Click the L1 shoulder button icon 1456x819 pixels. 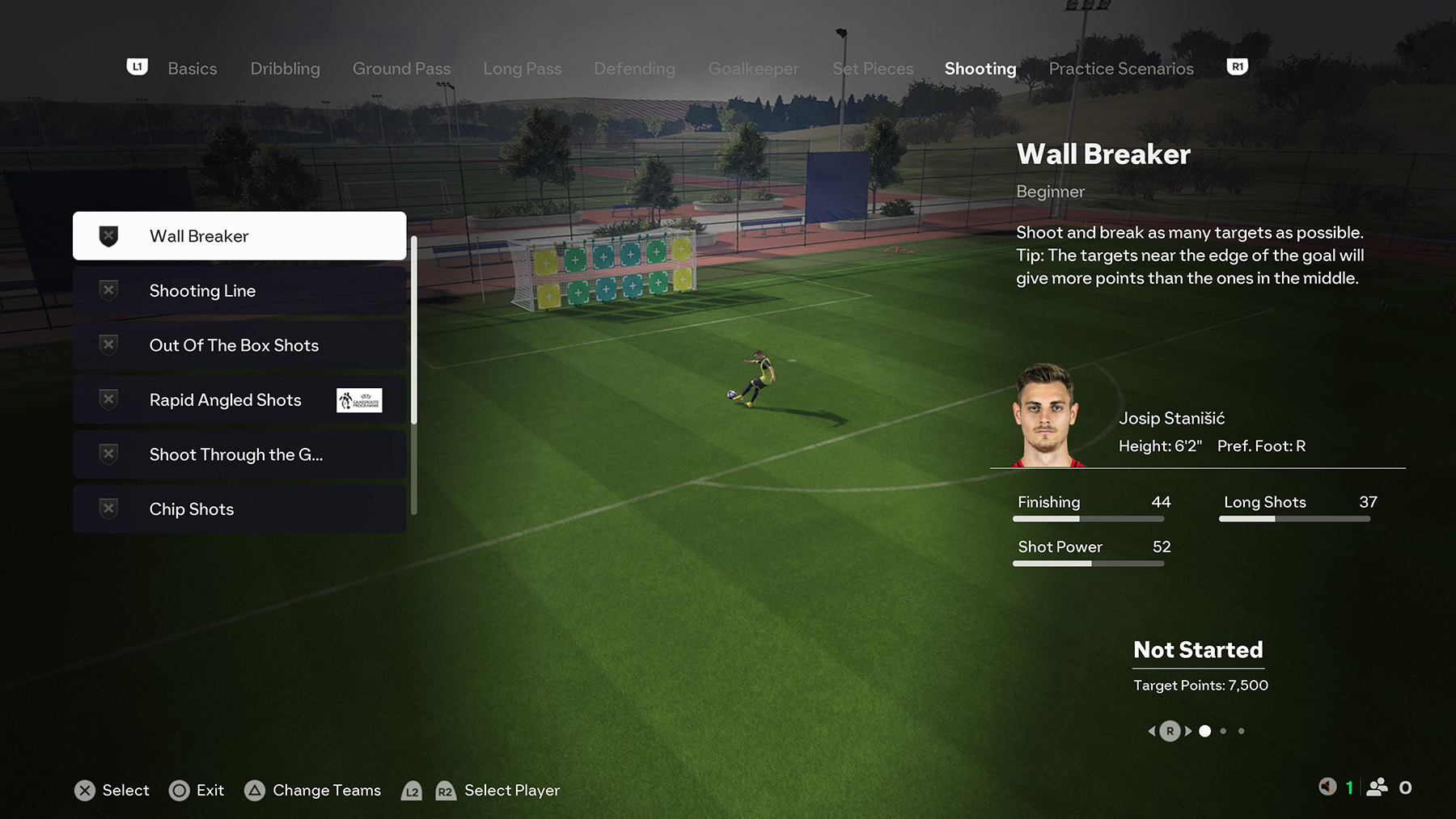click(x=137, y=66)
